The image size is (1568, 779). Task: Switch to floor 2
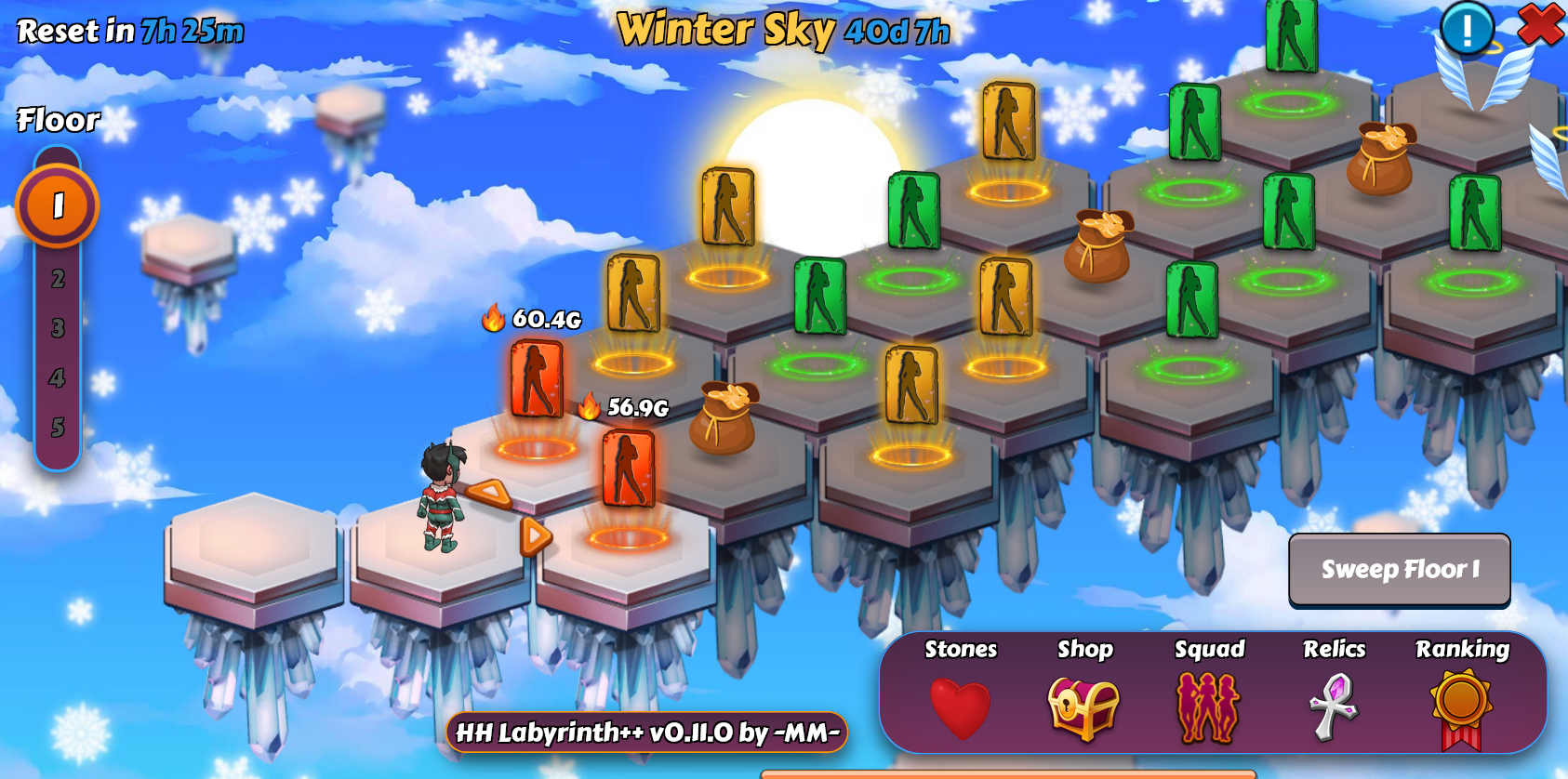coord(58,279)
